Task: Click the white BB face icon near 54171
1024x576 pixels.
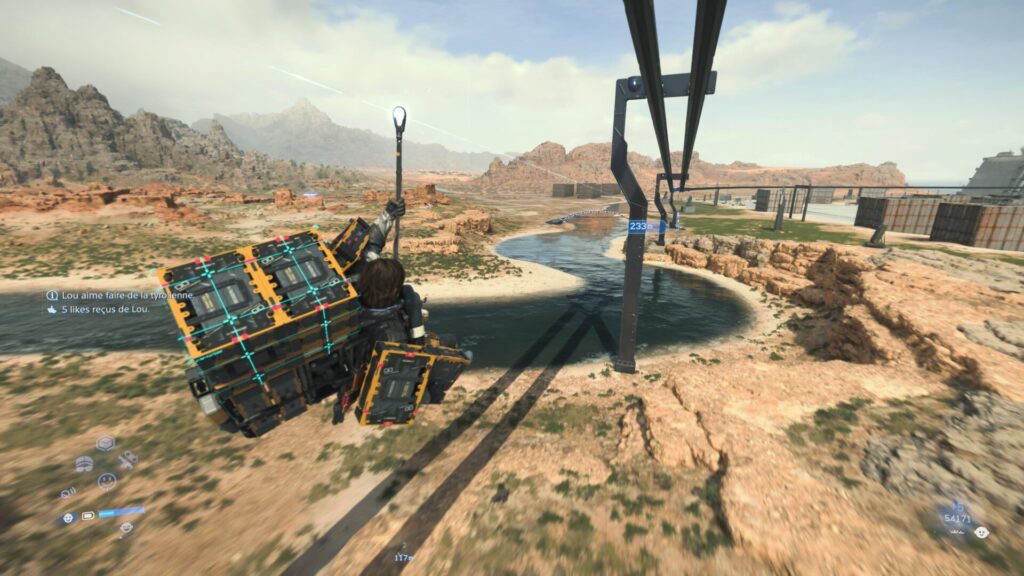Action: coord(981,532)
